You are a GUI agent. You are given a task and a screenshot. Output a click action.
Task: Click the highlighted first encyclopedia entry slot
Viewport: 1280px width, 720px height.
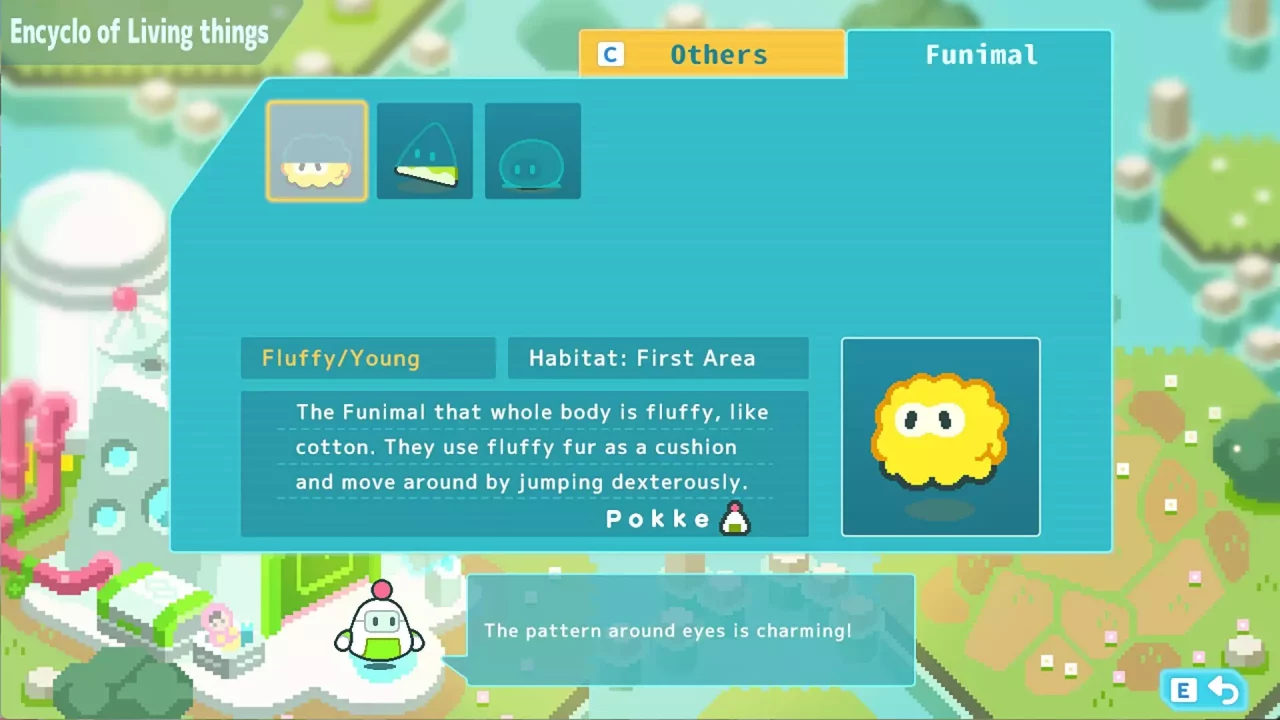316,150
